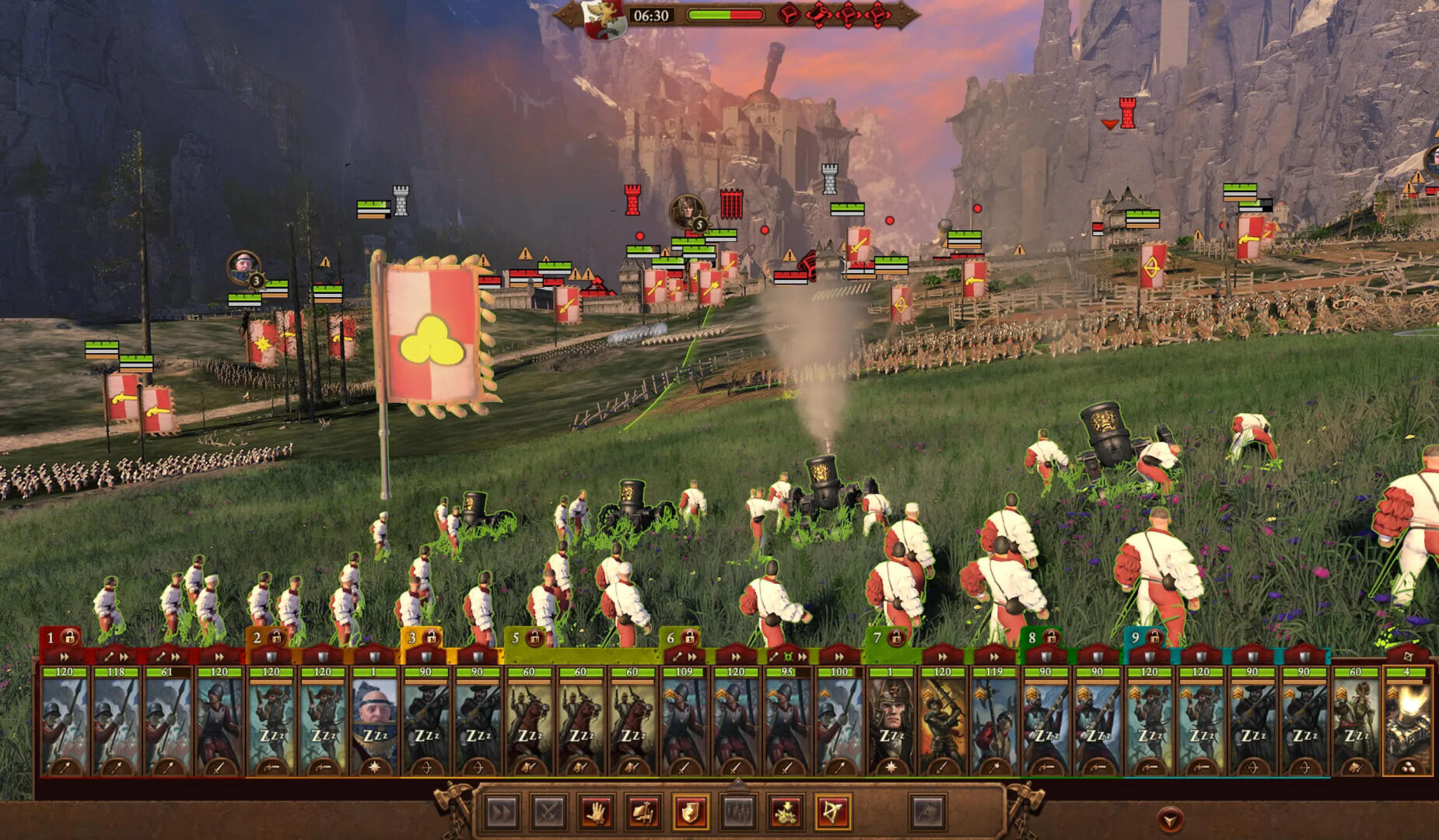Select the spearmen card with 61 men
This screenshot has width=1439, height=840.
coord(167,723)
